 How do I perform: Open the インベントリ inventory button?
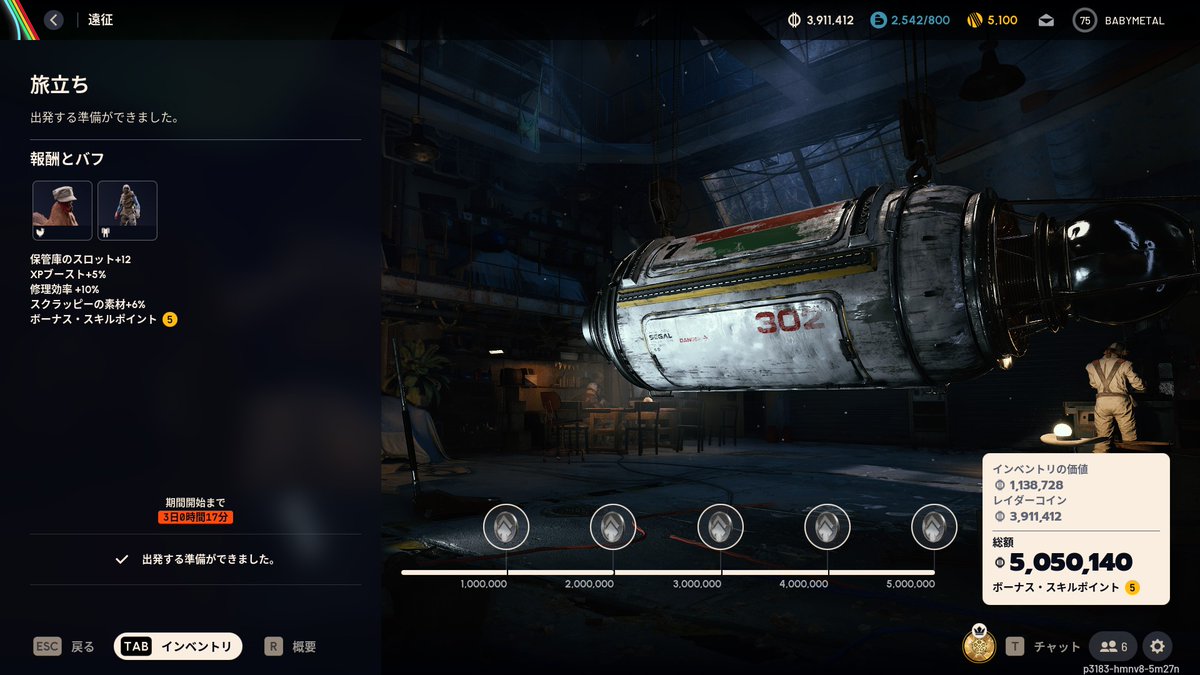[178, 646]
